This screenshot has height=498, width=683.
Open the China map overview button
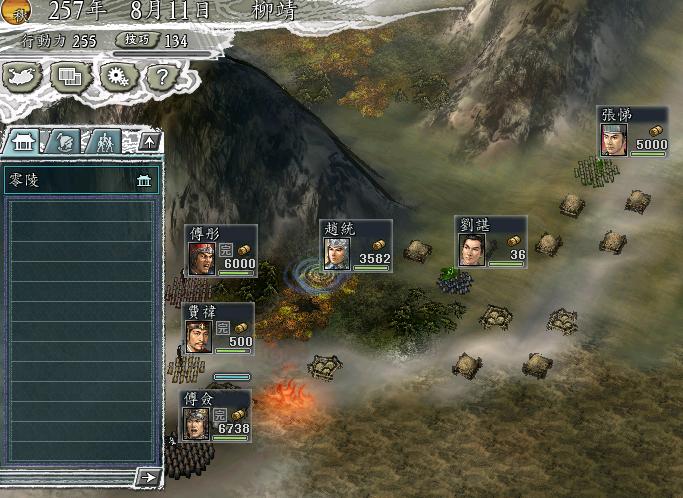click(23, 75)
